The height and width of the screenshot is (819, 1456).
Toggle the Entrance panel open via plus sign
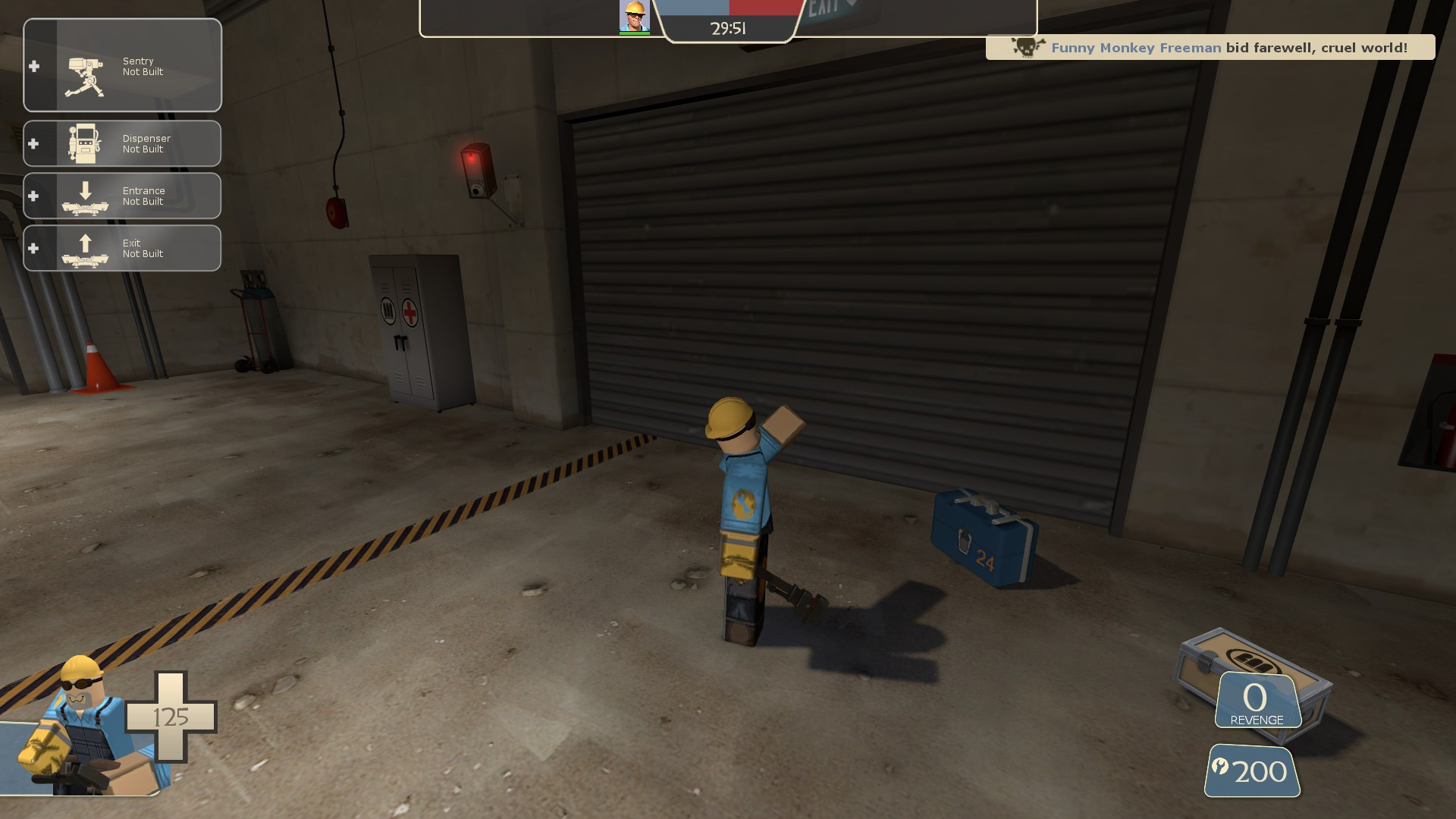coord(33,196)
